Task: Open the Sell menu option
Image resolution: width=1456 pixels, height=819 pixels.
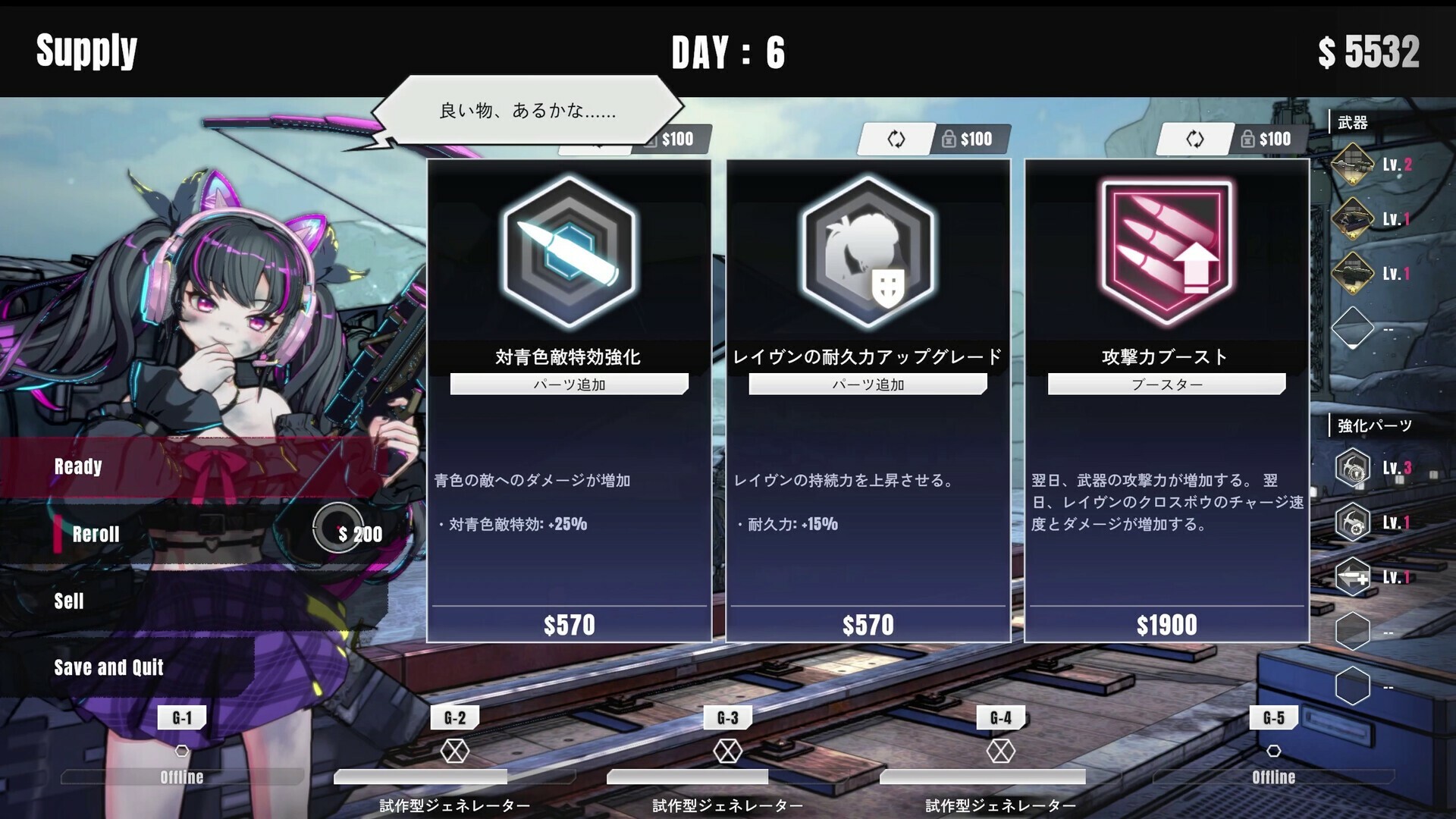Action: tap(69, 601)
